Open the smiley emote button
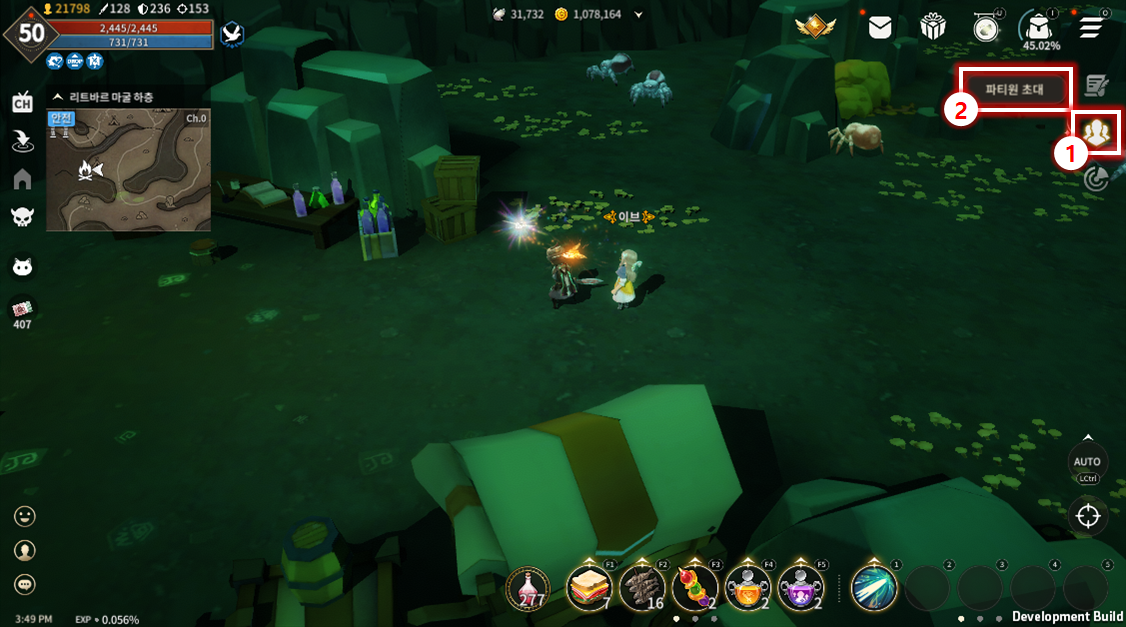 point(25,516)
